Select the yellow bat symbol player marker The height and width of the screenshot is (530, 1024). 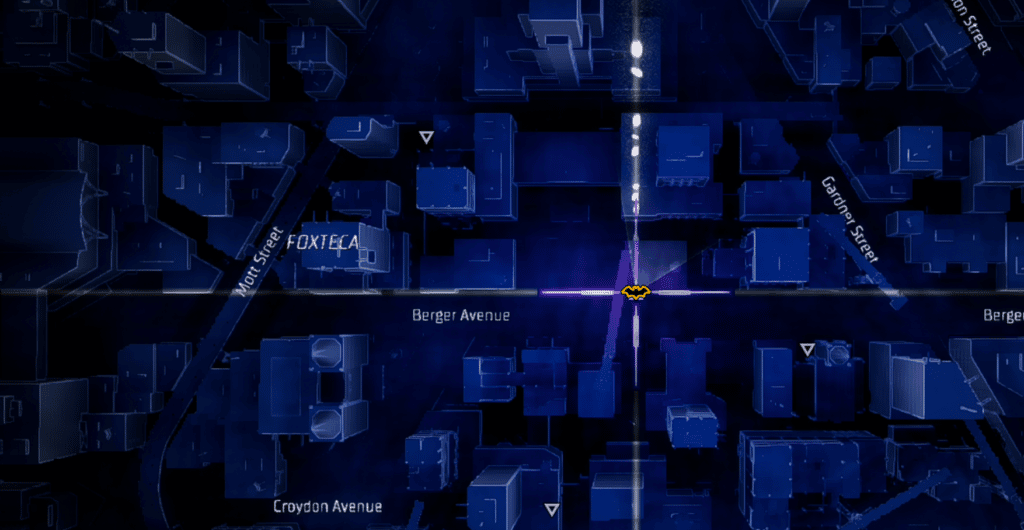(636, 292)
